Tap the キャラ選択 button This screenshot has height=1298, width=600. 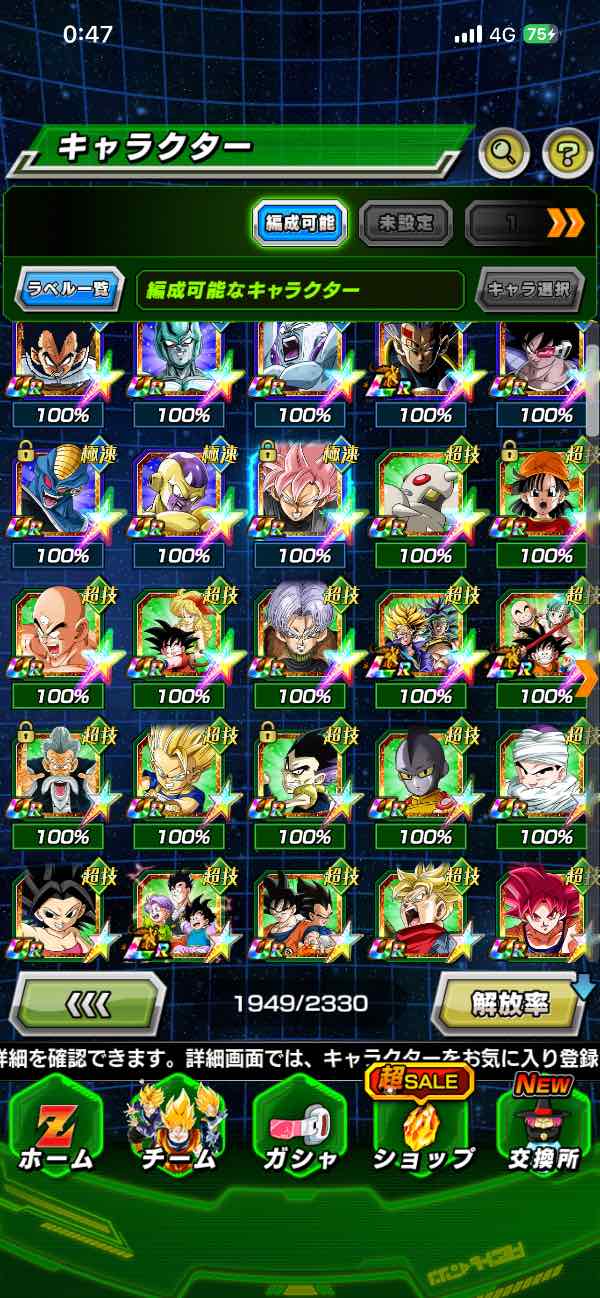tap(529, 290)
